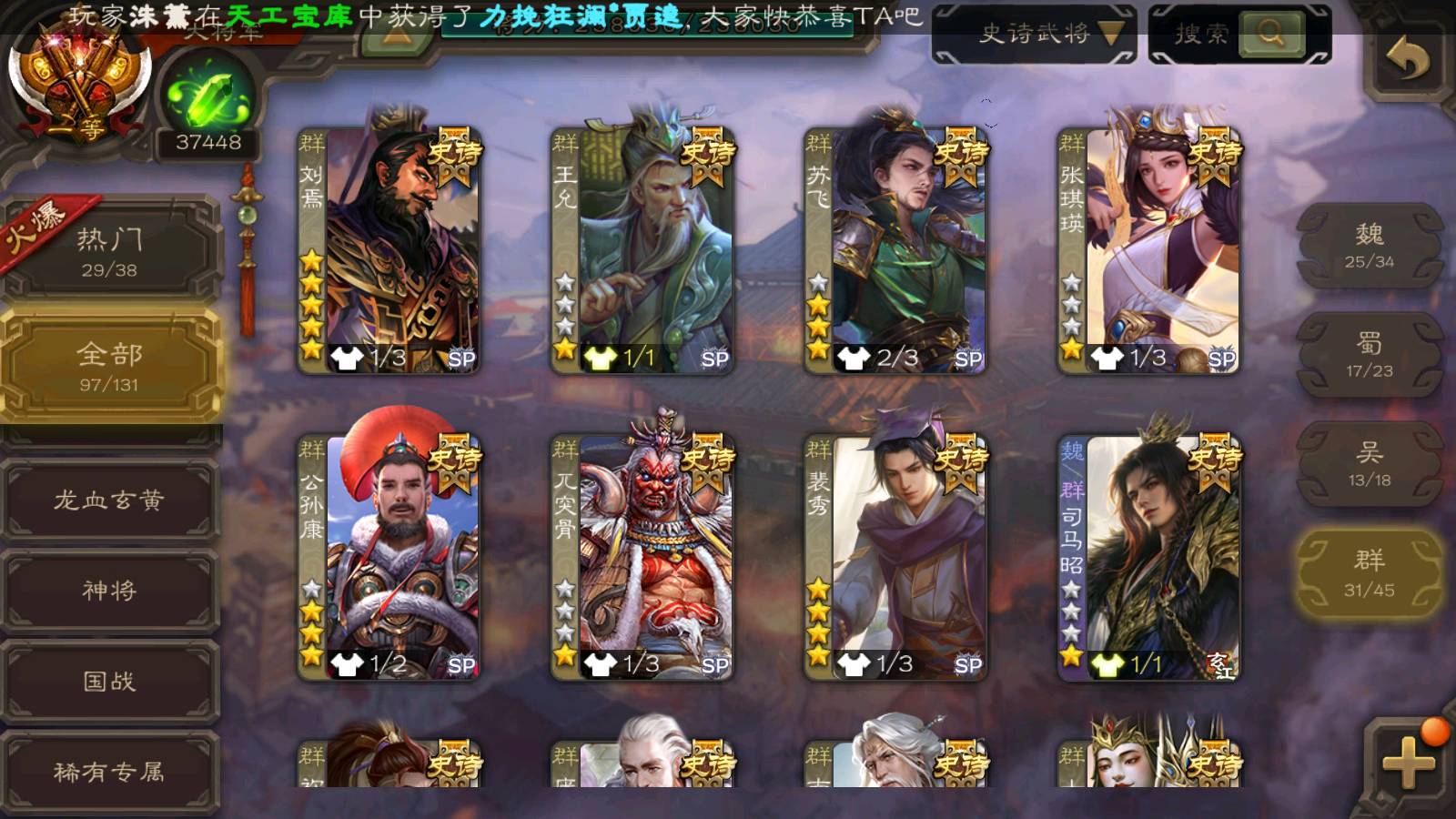Select the 全部 category tab
This screenshot has height=819, width=1456.
[110, 366]
